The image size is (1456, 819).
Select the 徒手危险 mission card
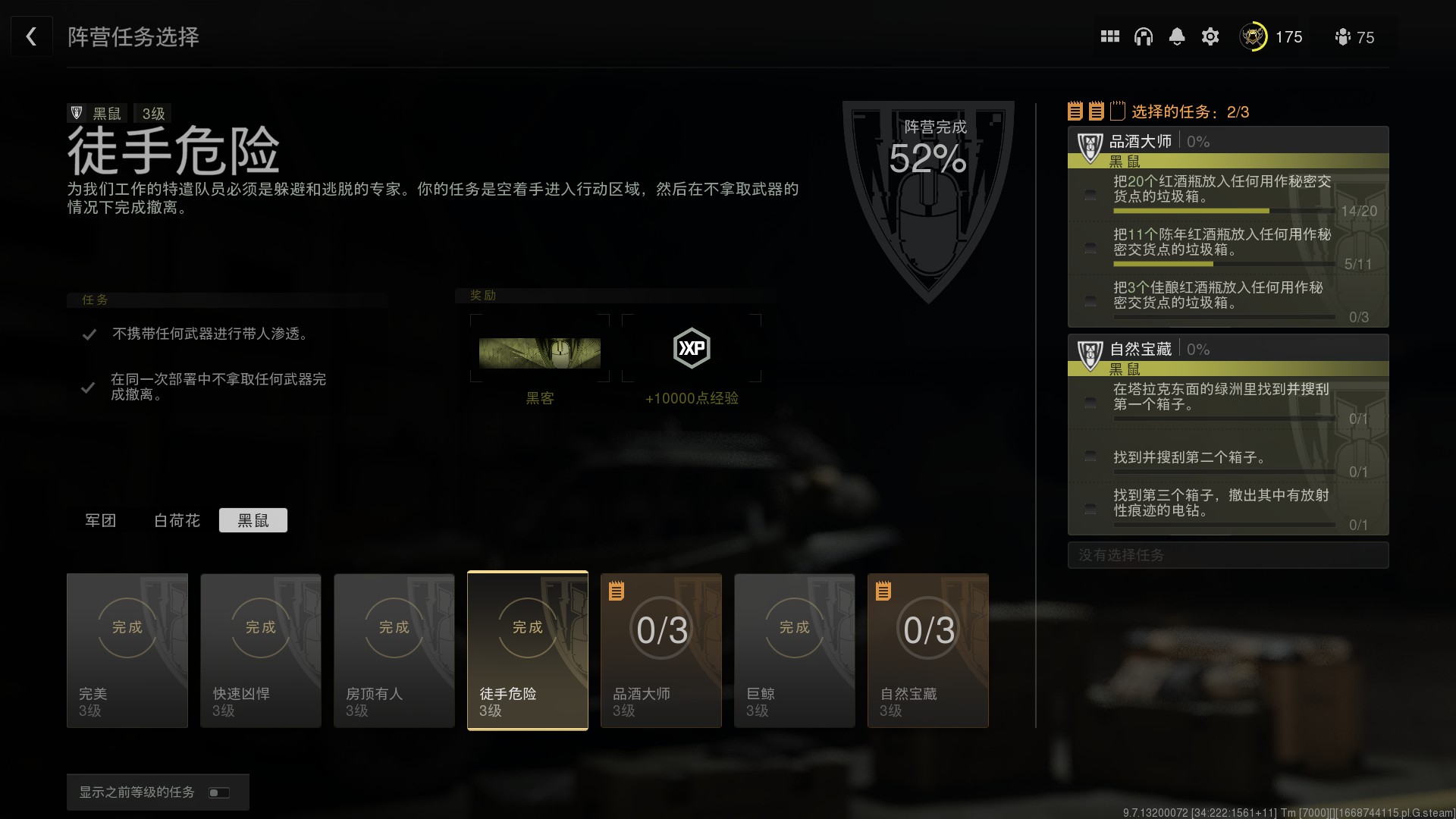tap(528, 651)
